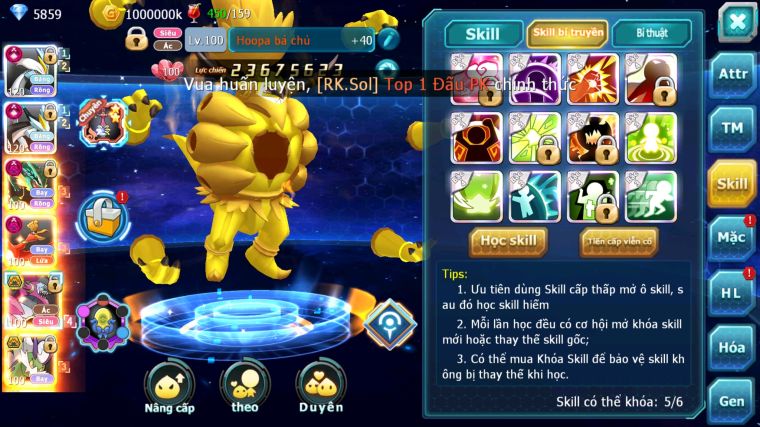760x427 pixels.
Task: Open the Tiến cấp viên cổ button
Action: tap(618, 241)
